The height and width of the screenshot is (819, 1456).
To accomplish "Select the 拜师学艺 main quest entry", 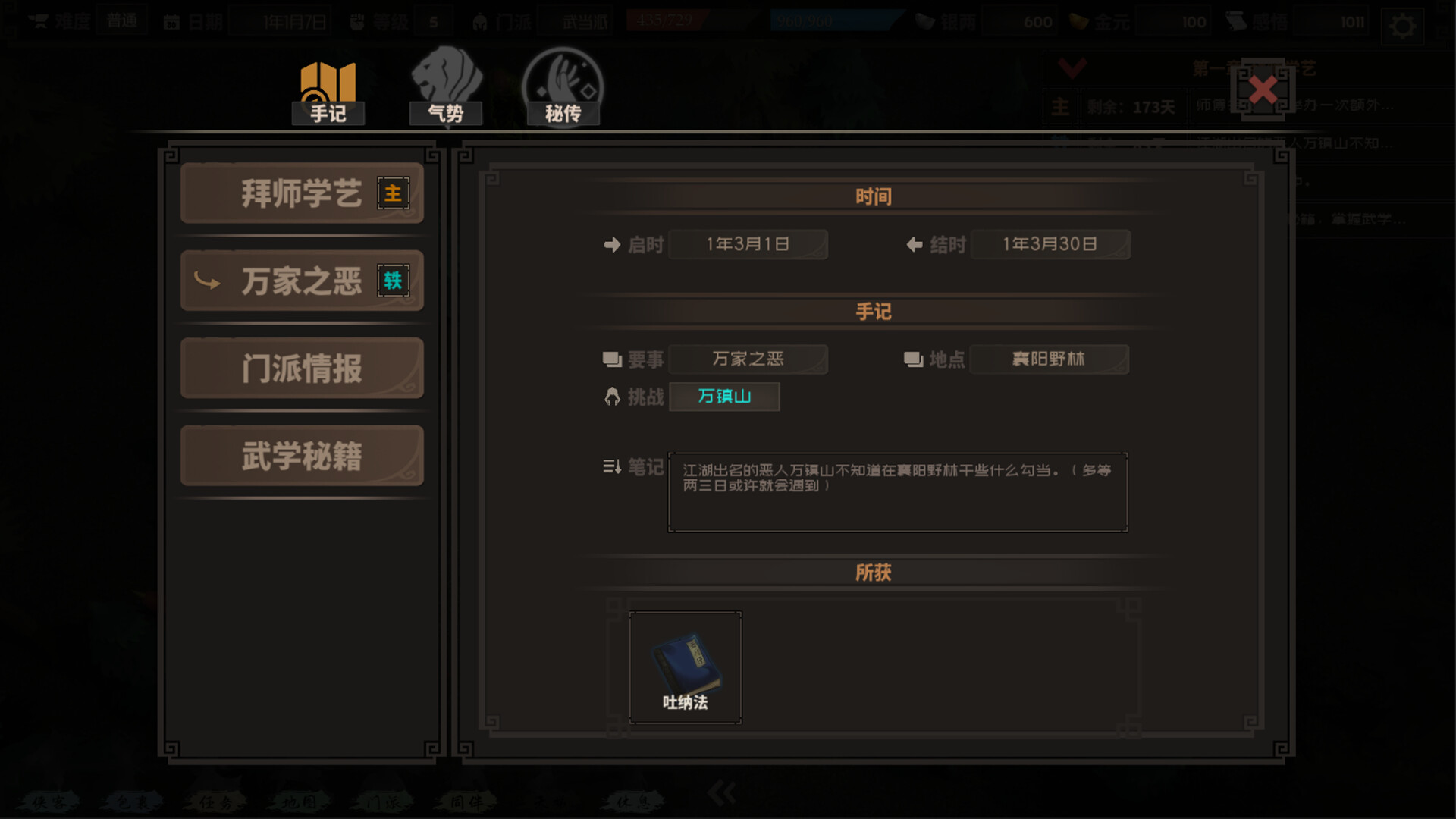I will pyautogui.click(x=301, y=193).
